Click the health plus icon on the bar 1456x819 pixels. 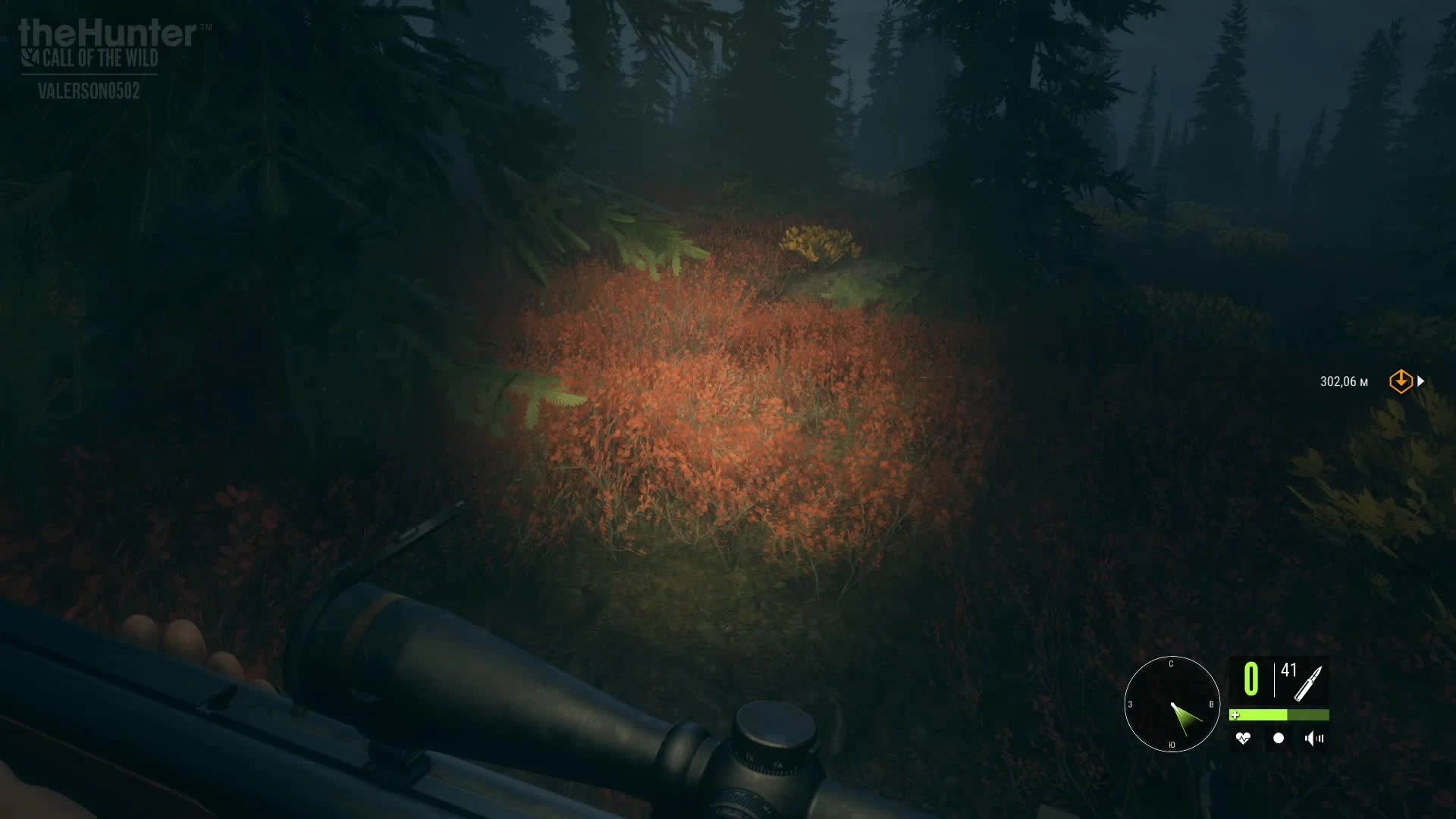1235,716
